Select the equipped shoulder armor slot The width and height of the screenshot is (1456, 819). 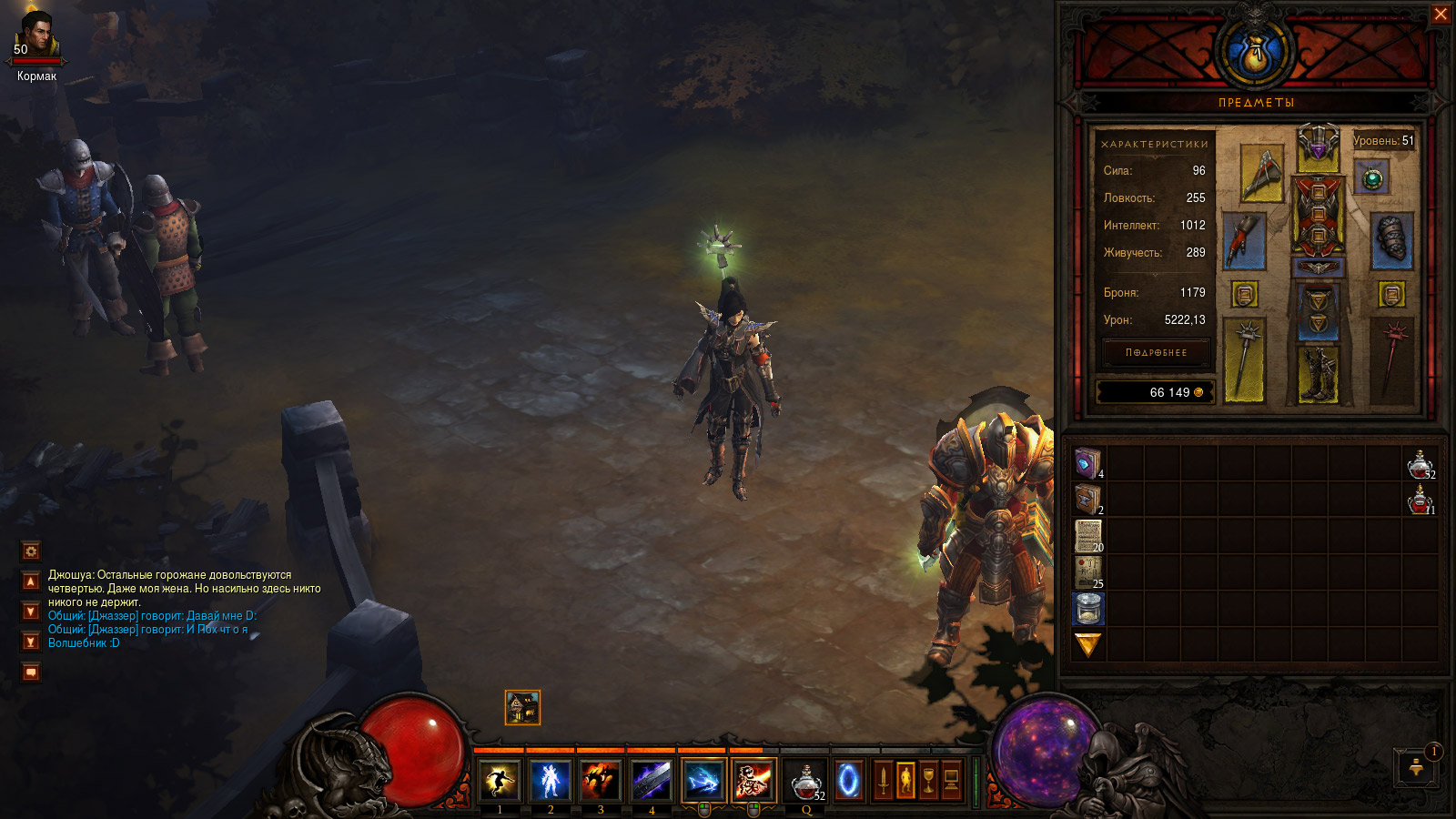click(x=1261, y=172)
